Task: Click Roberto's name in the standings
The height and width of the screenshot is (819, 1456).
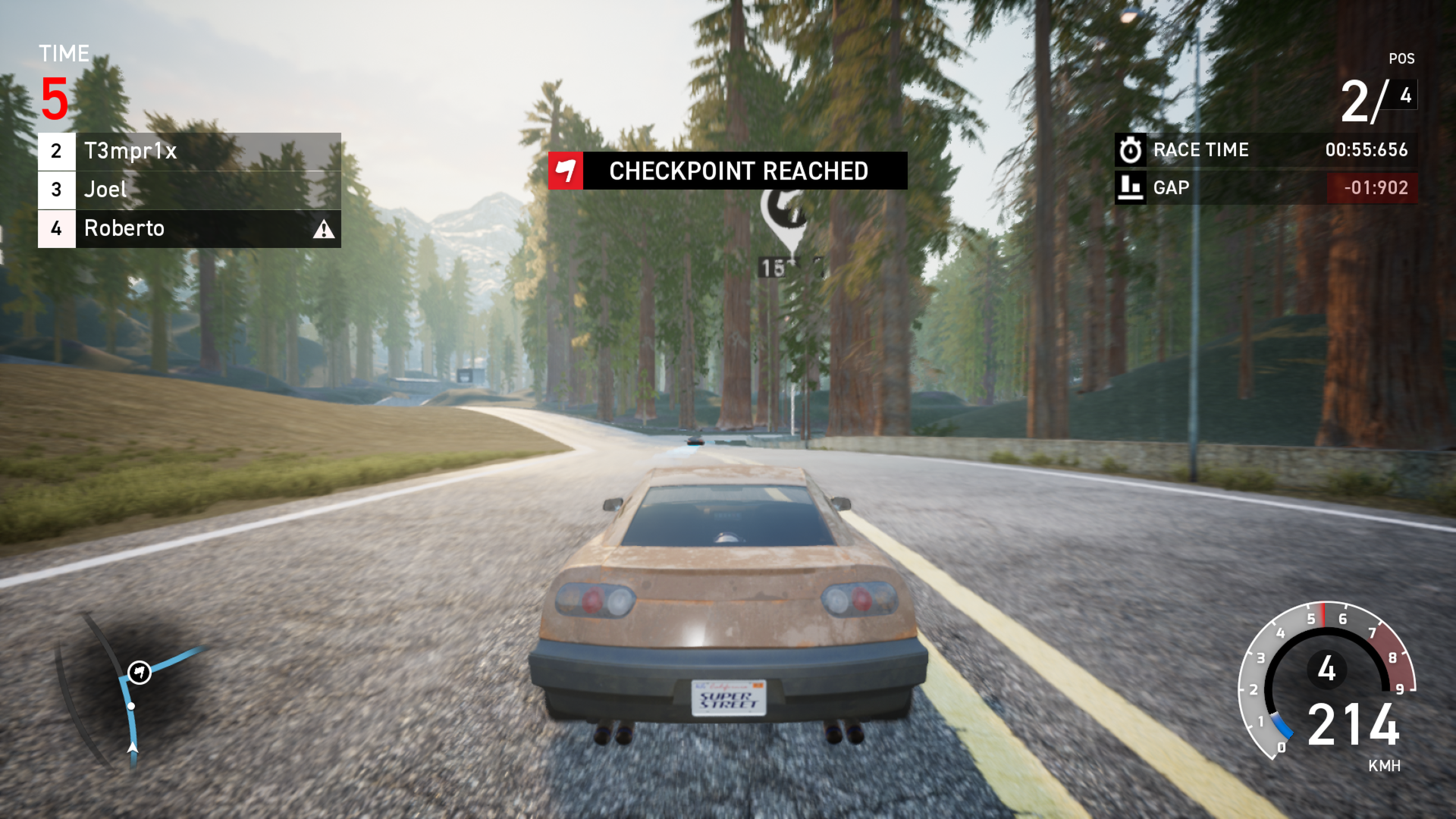Action: (124, 227)
